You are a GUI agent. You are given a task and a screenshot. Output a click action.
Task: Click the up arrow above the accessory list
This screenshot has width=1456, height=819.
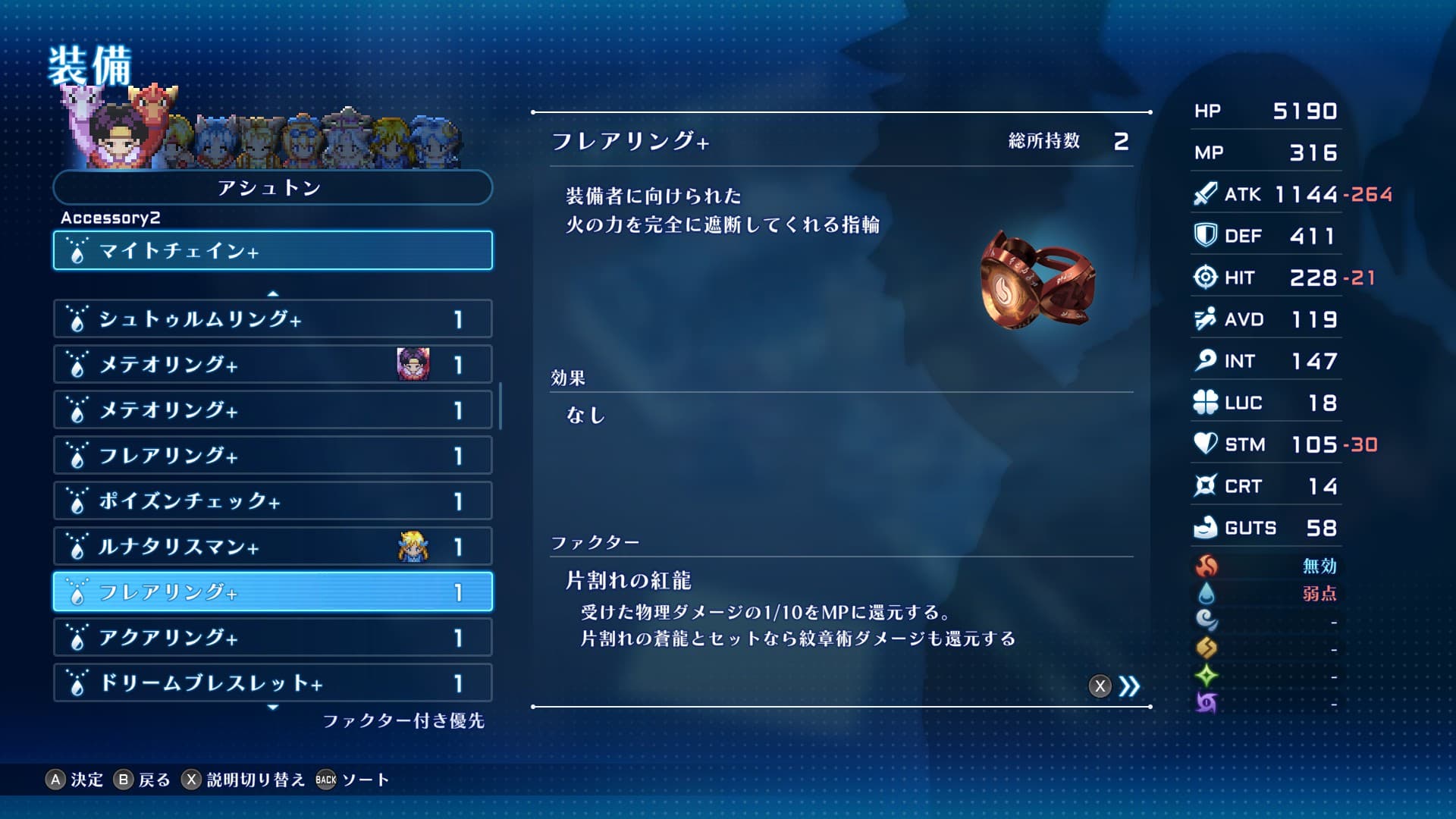point(273,293)
